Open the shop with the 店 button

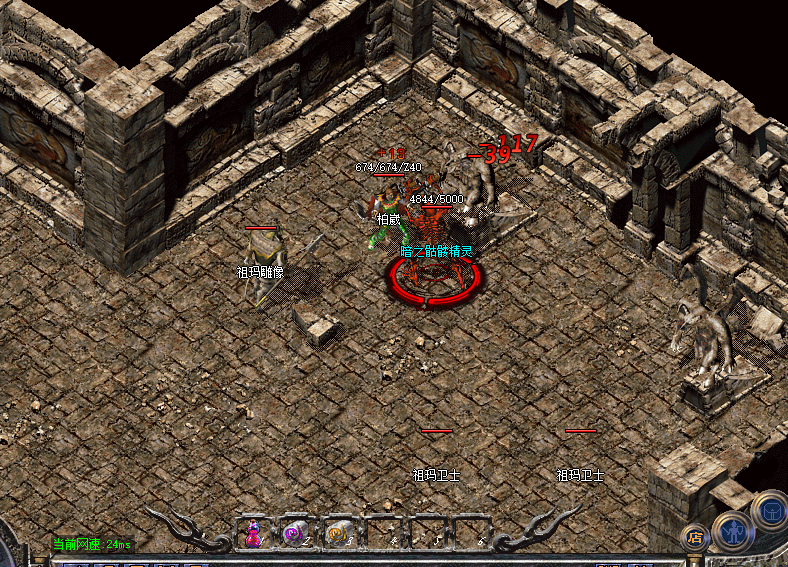694,537
